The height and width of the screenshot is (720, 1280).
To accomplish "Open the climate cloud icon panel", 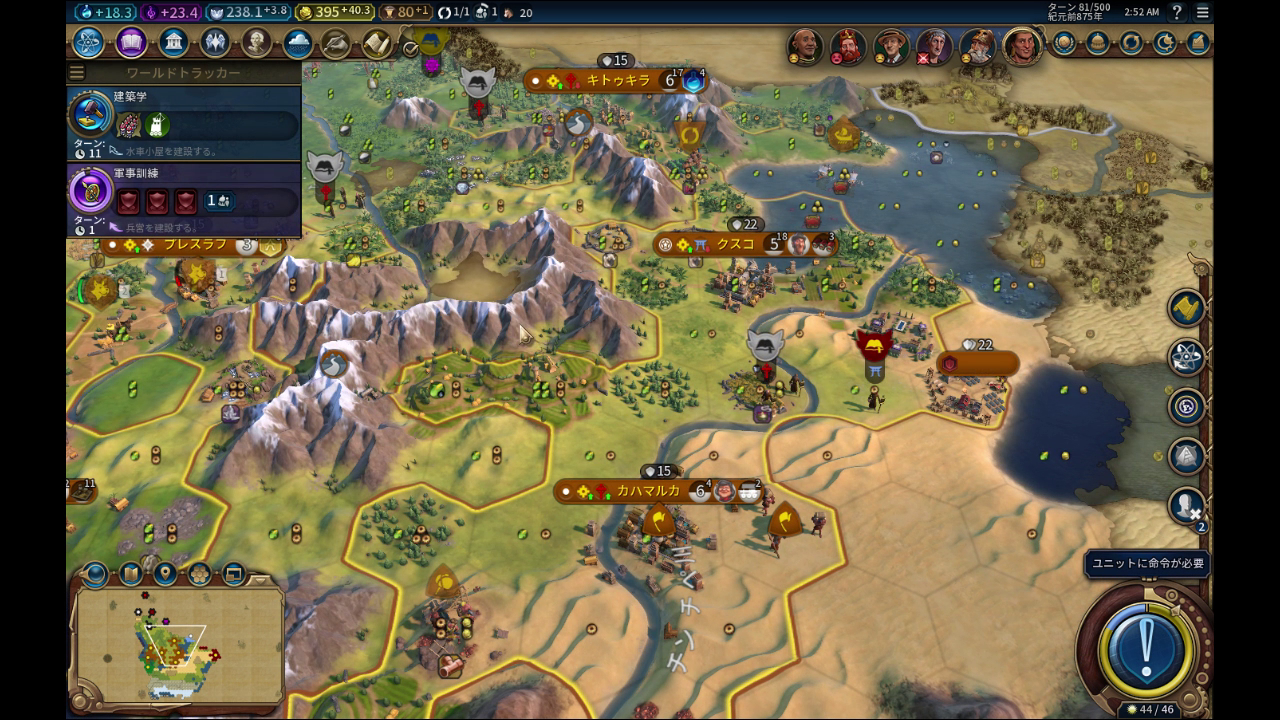I will [x=297, y=43].
